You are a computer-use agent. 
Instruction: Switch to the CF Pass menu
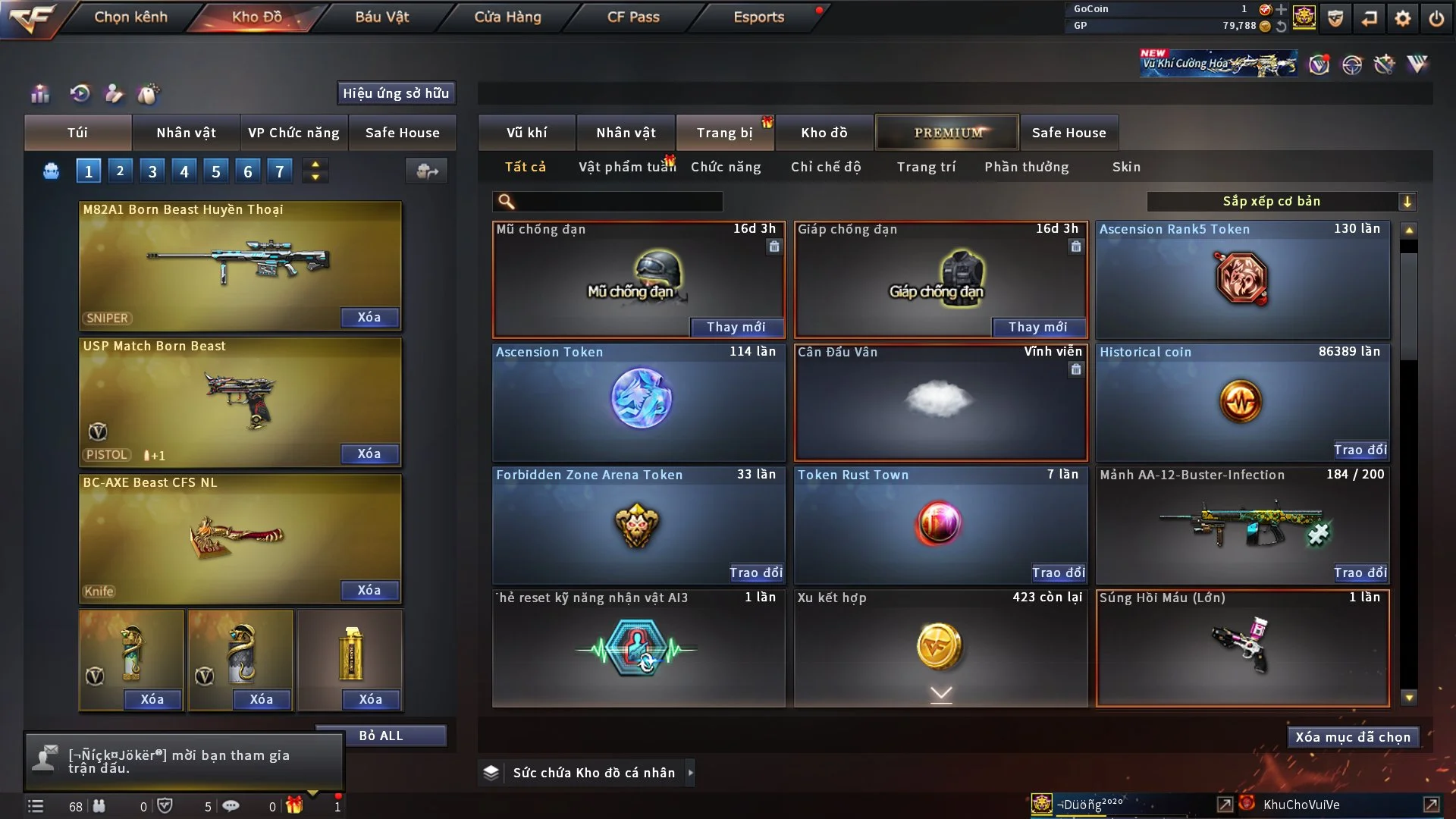[633, 17]
